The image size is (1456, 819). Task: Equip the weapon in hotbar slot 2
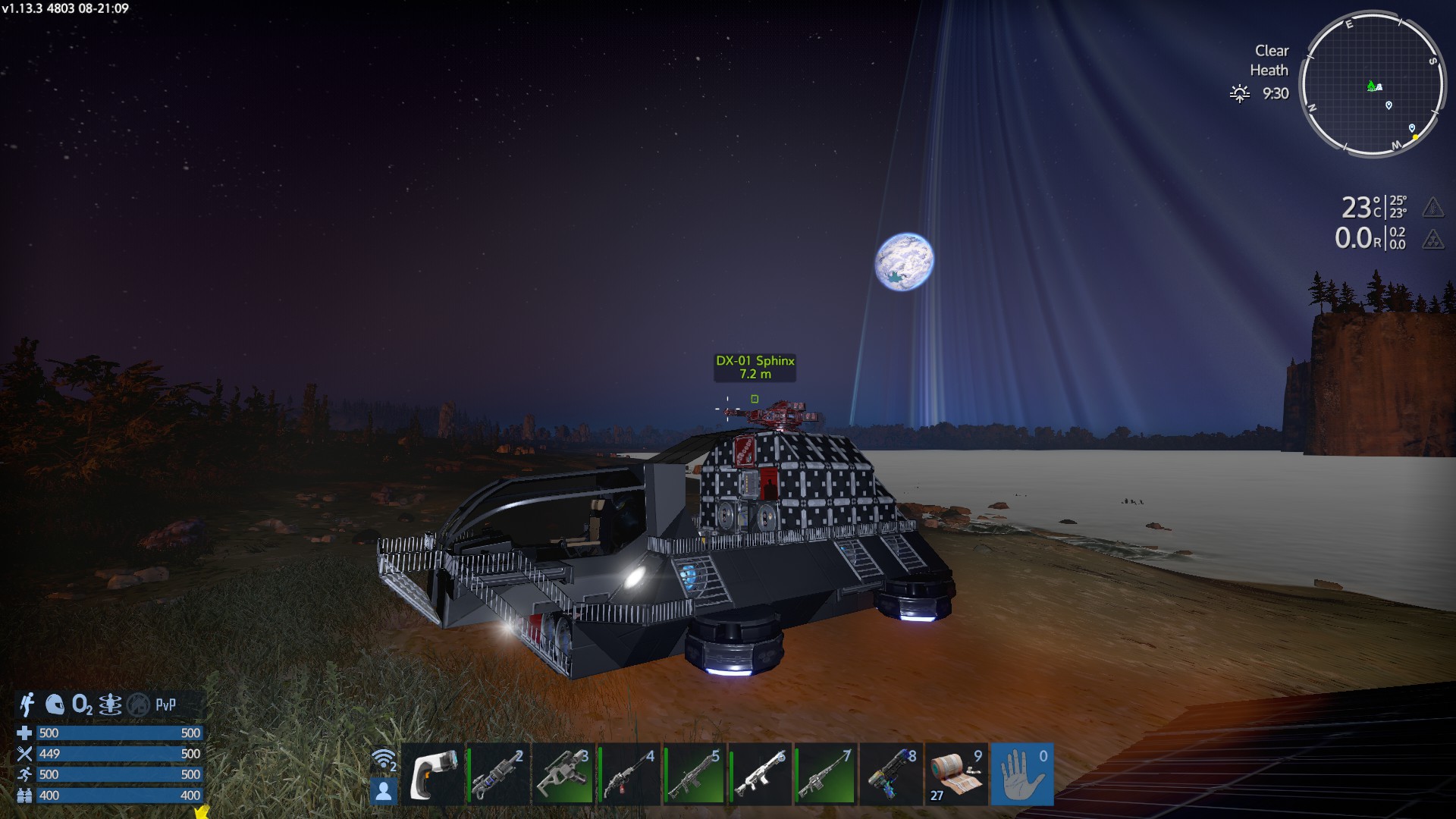498,774
